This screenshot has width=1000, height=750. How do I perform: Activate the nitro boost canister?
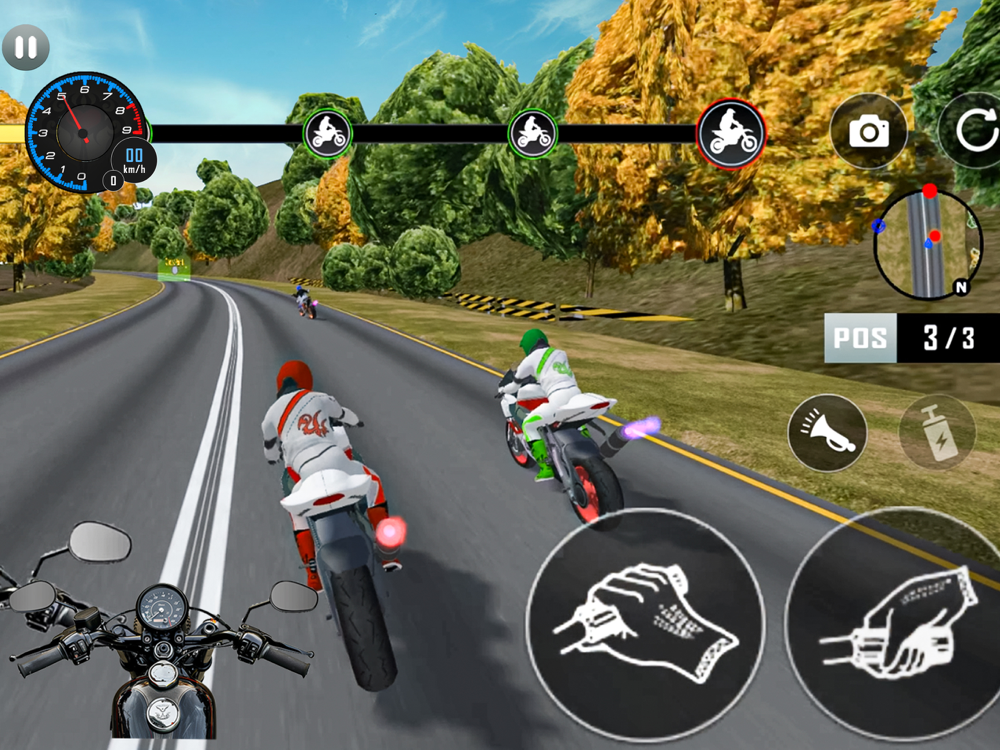[x=937, y=433]
